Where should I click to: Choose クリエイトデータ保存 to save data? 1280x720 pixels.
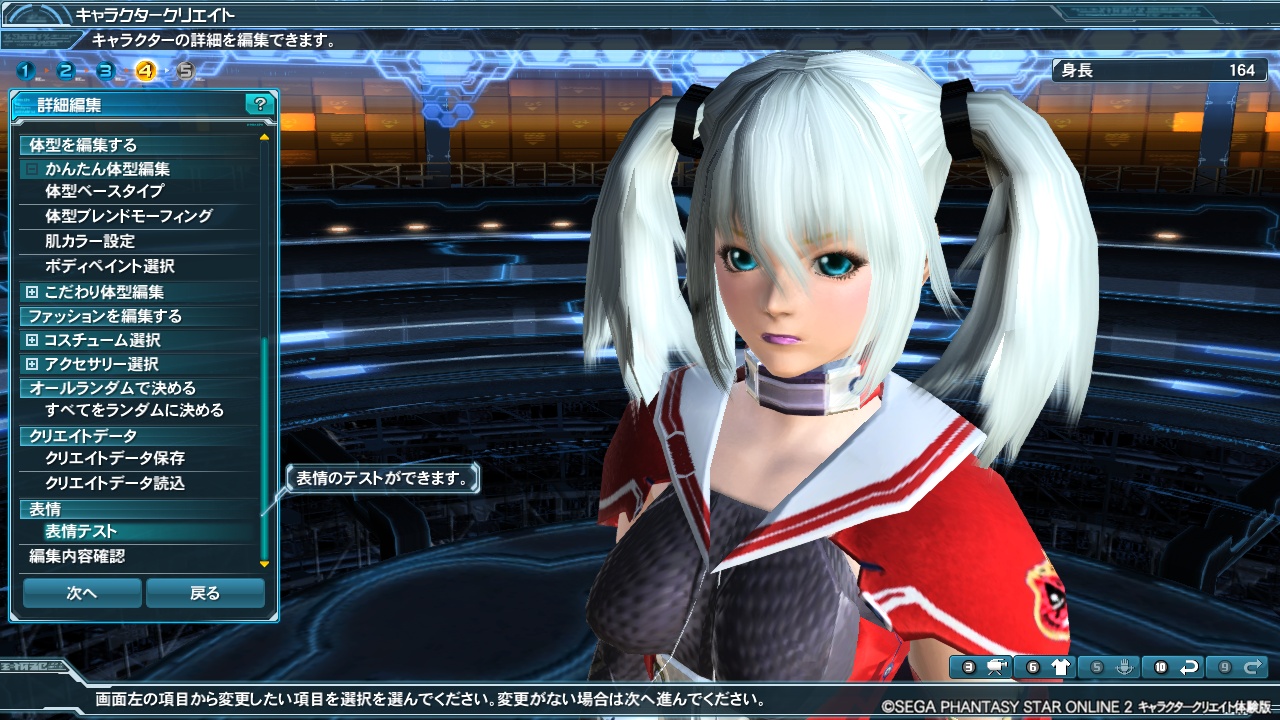click(115, 458)
